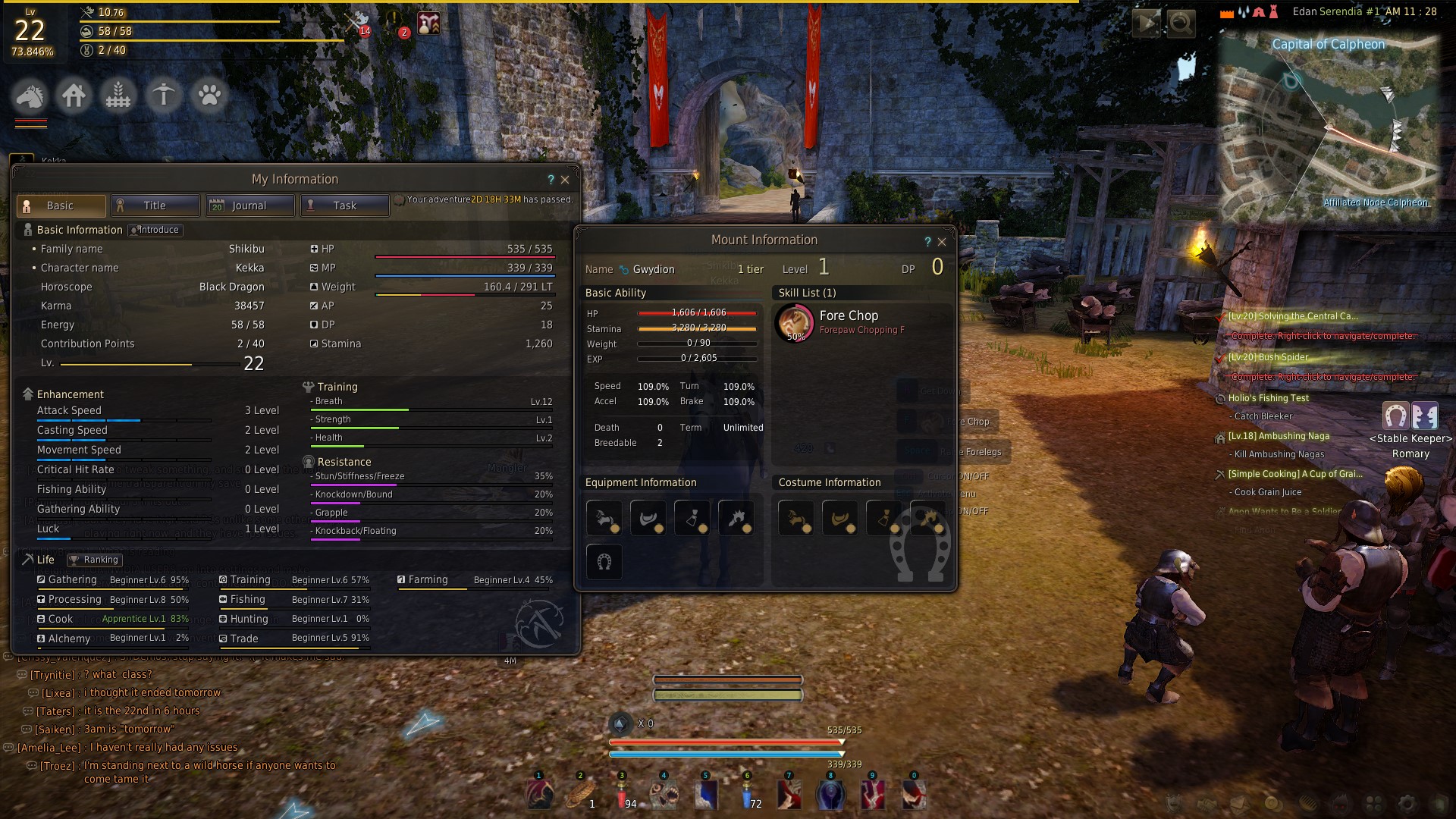The width and height of the screenshot is (1456, 819).
Task: Select the Basic tab
Action: coord(61,206)
